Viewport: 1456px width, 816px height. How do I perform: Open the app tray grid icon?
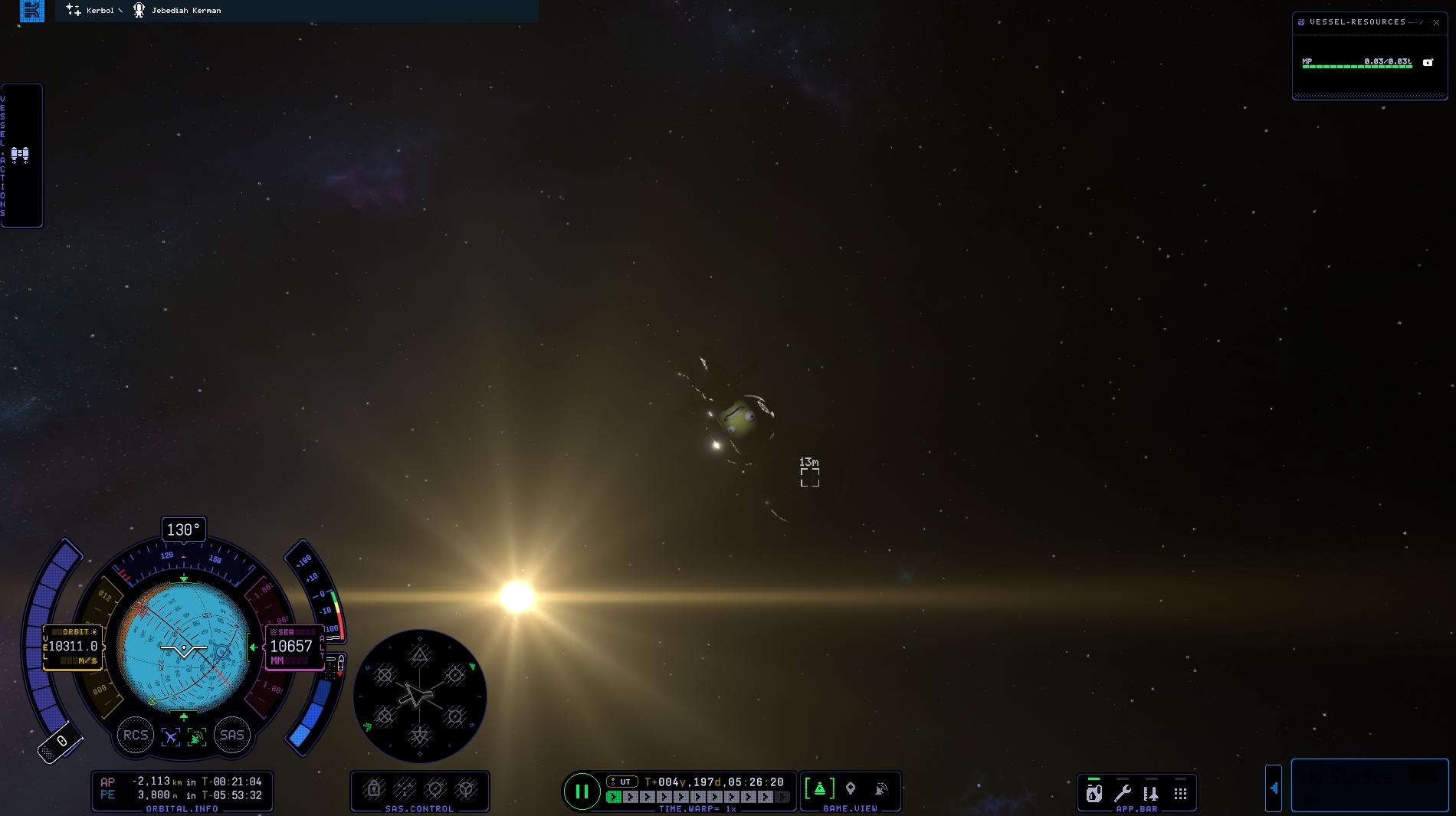pyautogui.click(x=1182, y=792)
